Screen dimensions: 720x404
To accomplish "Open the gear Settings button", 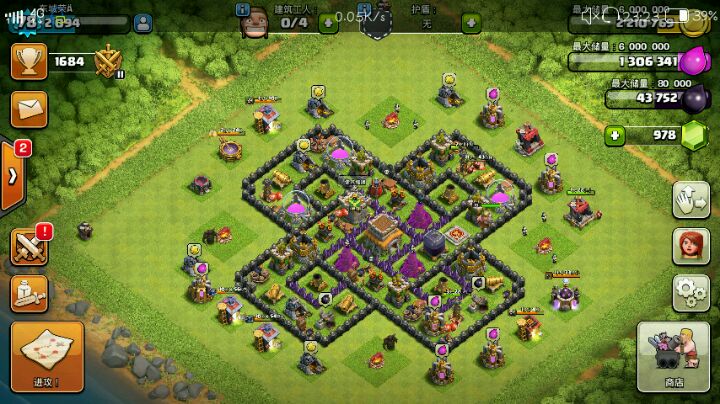I will coord(688,292).
